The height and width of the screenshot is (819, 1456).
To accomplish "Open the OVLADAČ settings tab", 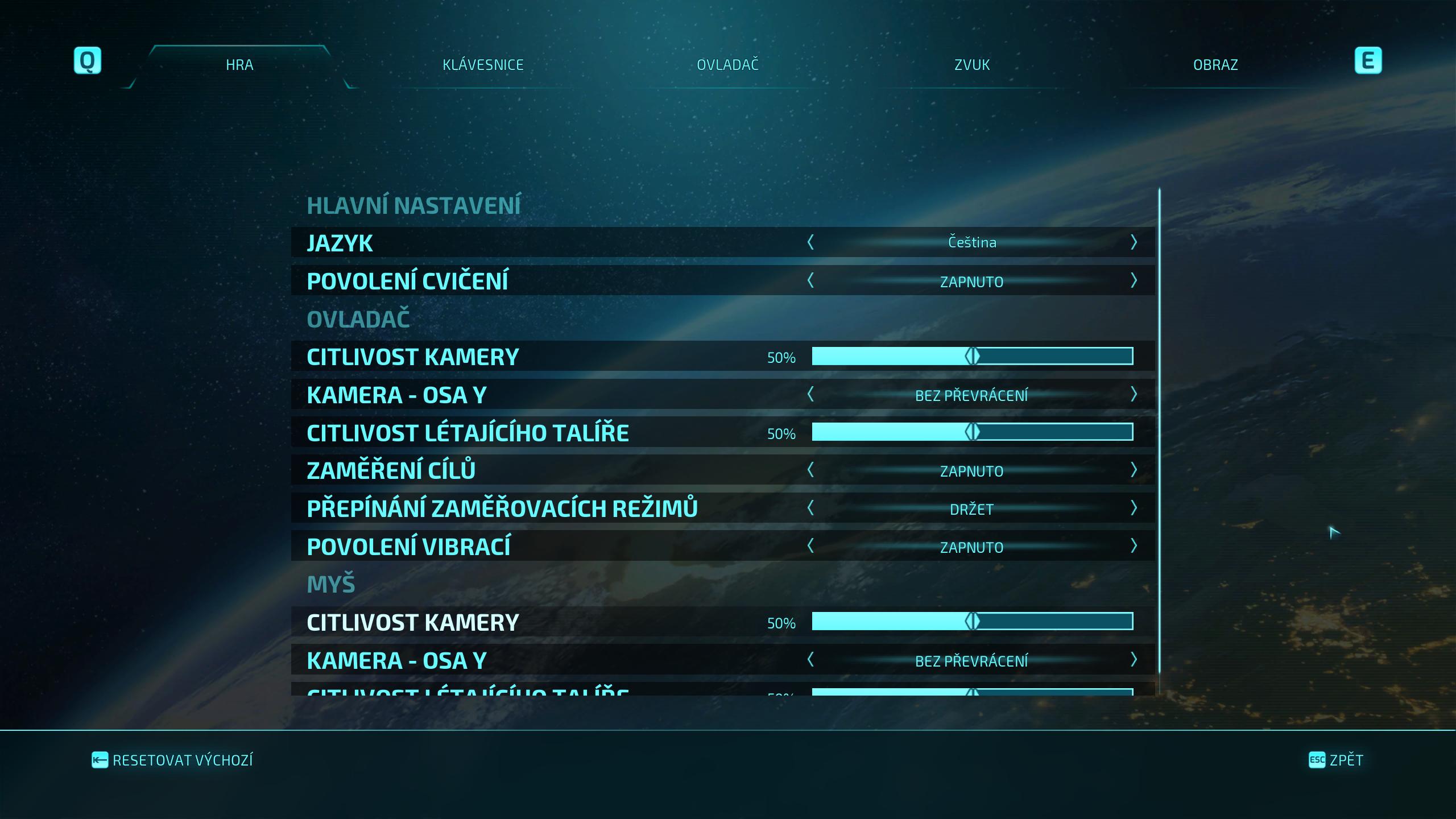I will click(727, 65).
